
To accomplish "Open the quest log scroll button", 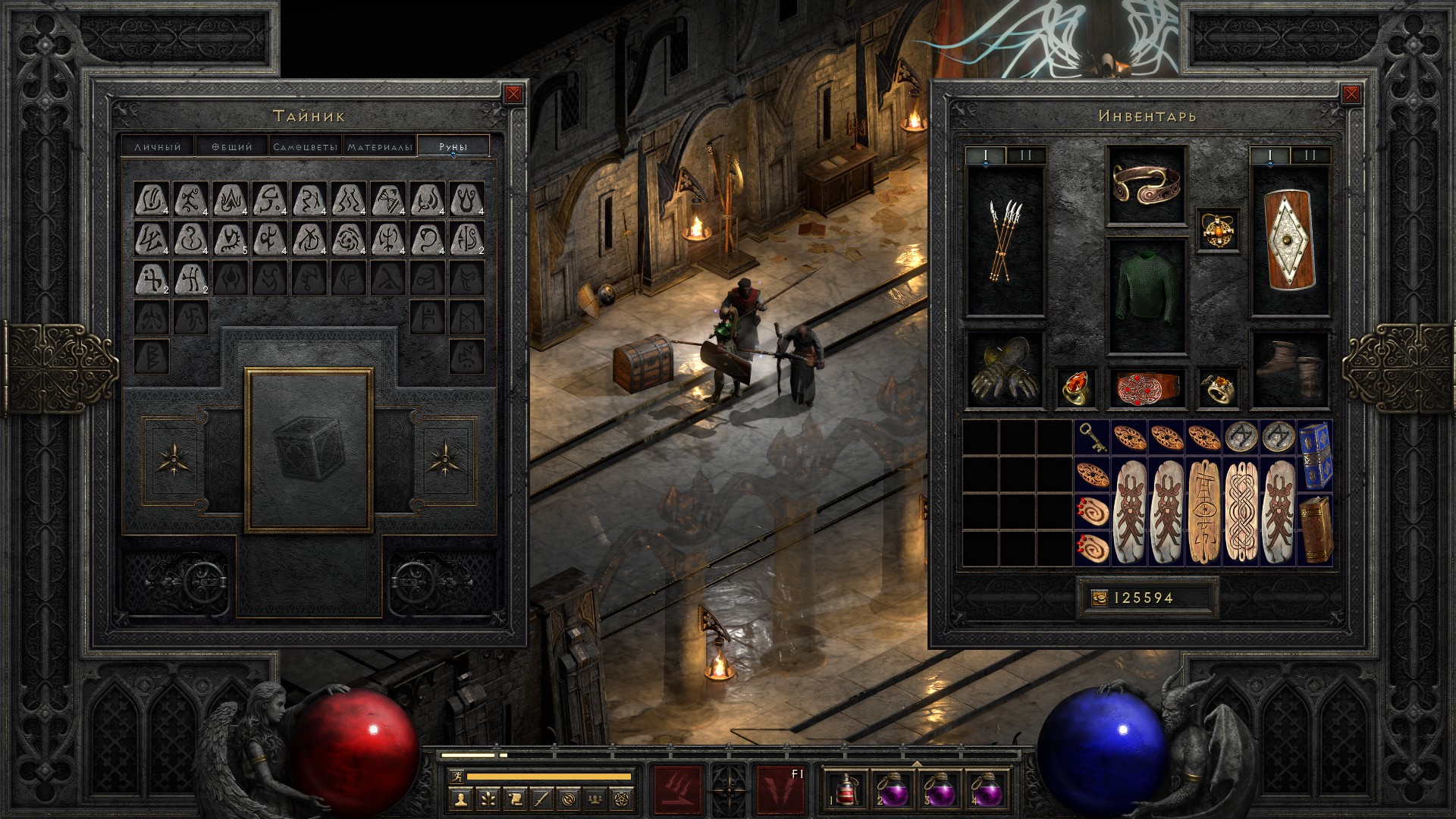I will [514, 798].
